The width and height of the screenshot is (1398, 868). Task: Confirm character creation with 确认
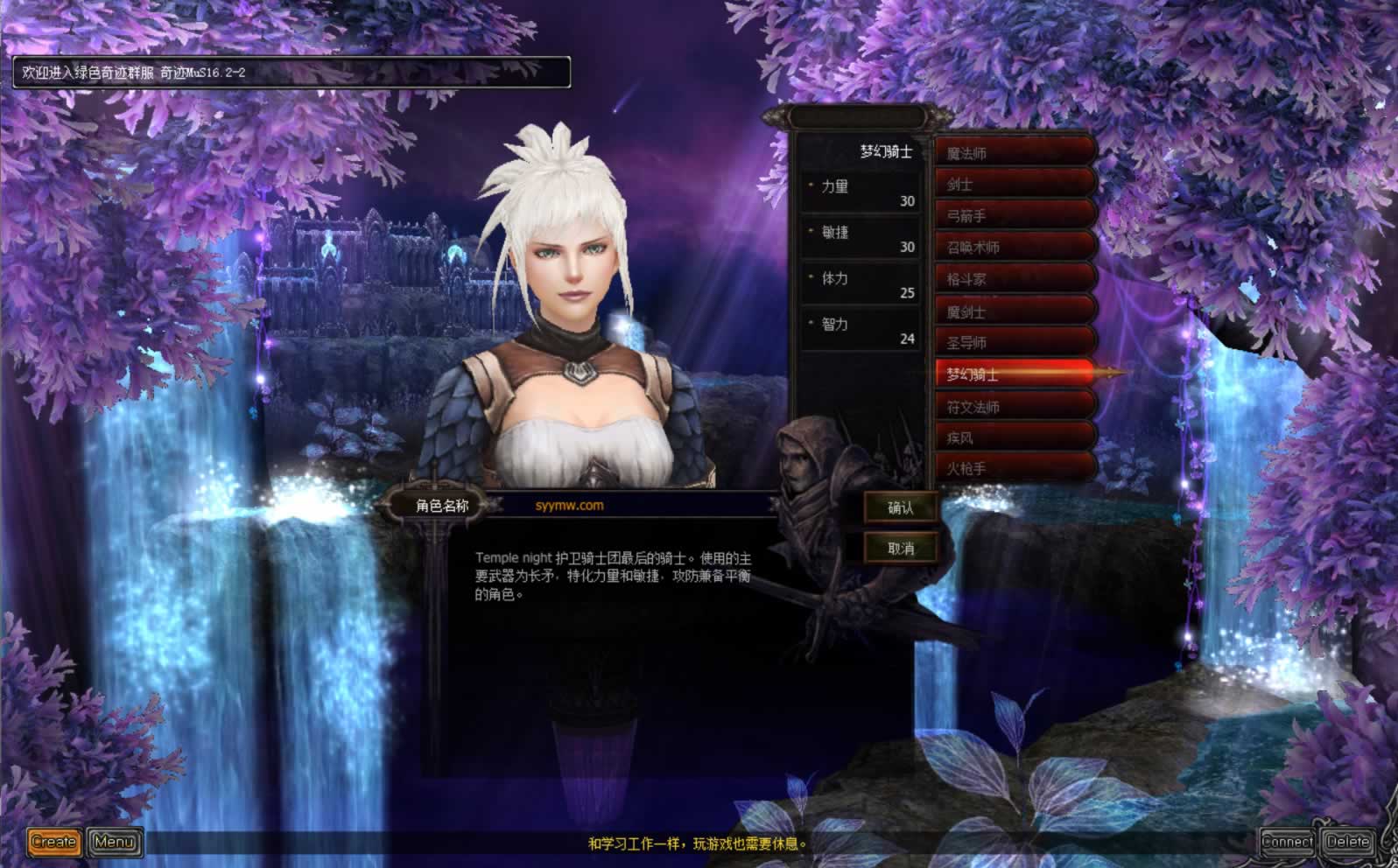(900, 507)
